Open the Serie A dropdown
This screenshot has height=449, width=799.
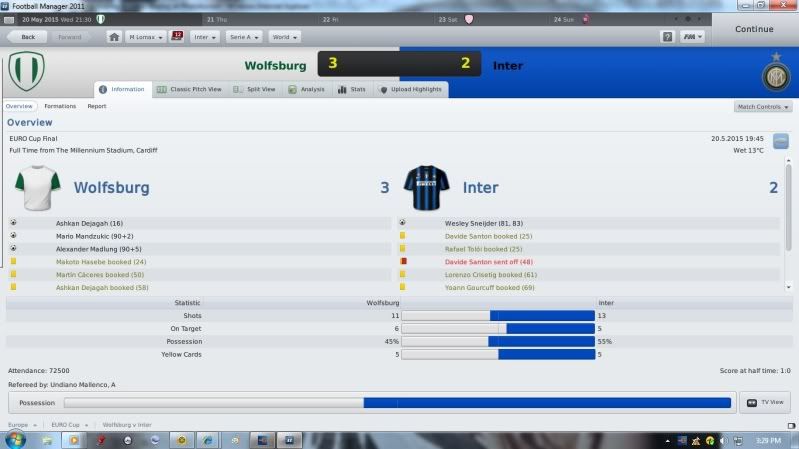coord(244,36)
